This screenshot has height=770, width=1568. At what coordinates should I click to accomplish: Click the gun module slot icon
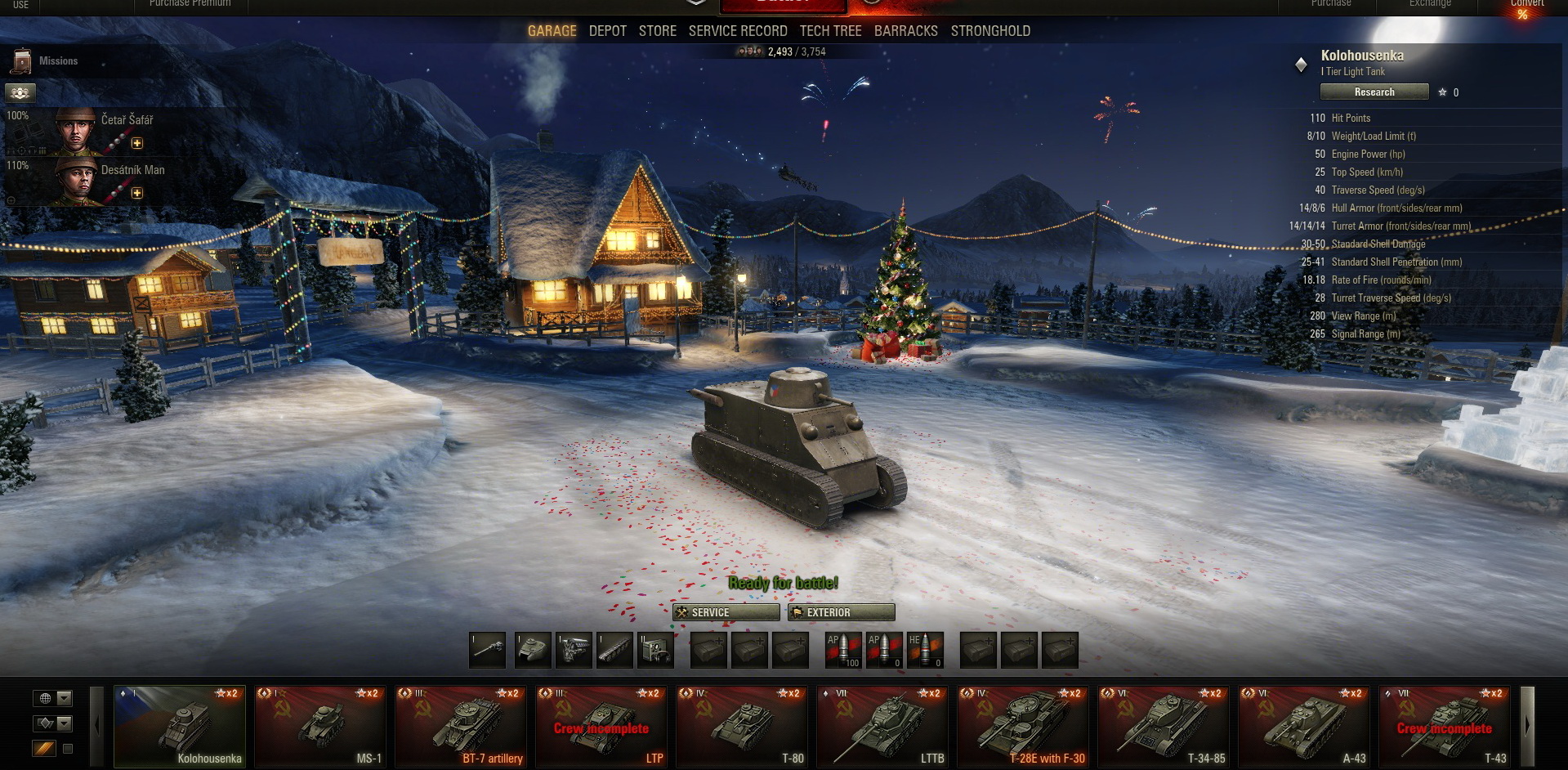[488, 650]
